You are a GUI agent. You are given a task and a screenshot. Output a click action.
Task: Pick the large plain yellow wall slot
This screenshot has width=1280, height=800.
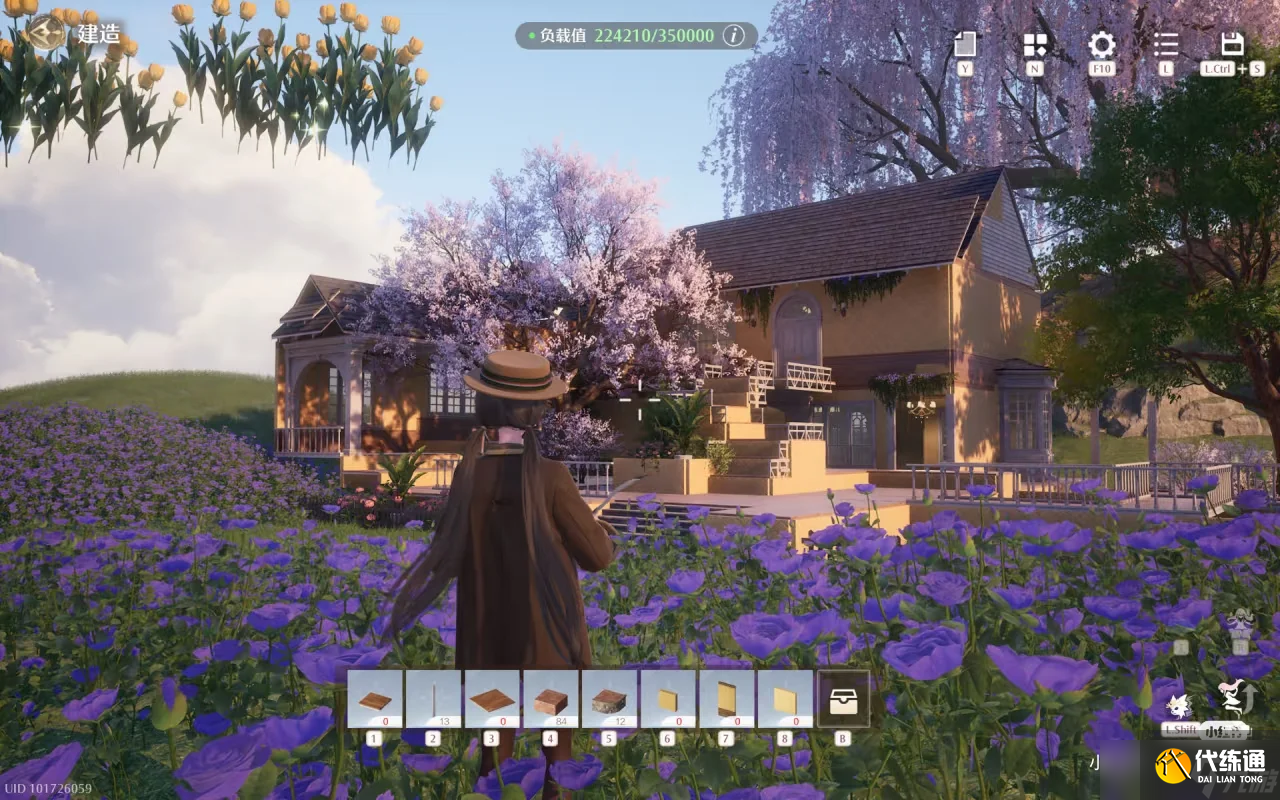(x=784, y=699)
